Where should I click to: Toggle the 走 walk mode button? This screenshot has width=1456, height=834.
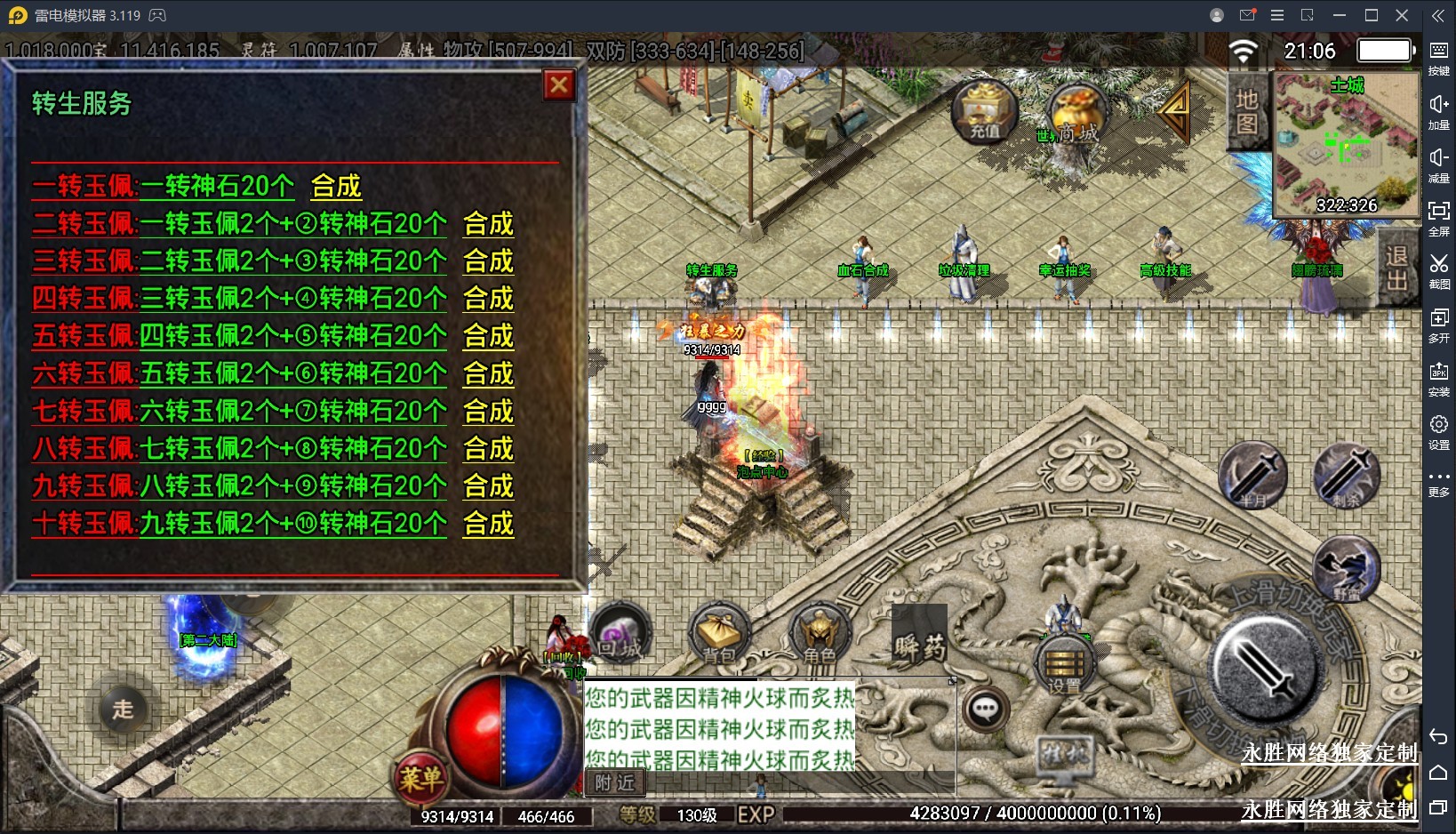[x=123, y=709]
